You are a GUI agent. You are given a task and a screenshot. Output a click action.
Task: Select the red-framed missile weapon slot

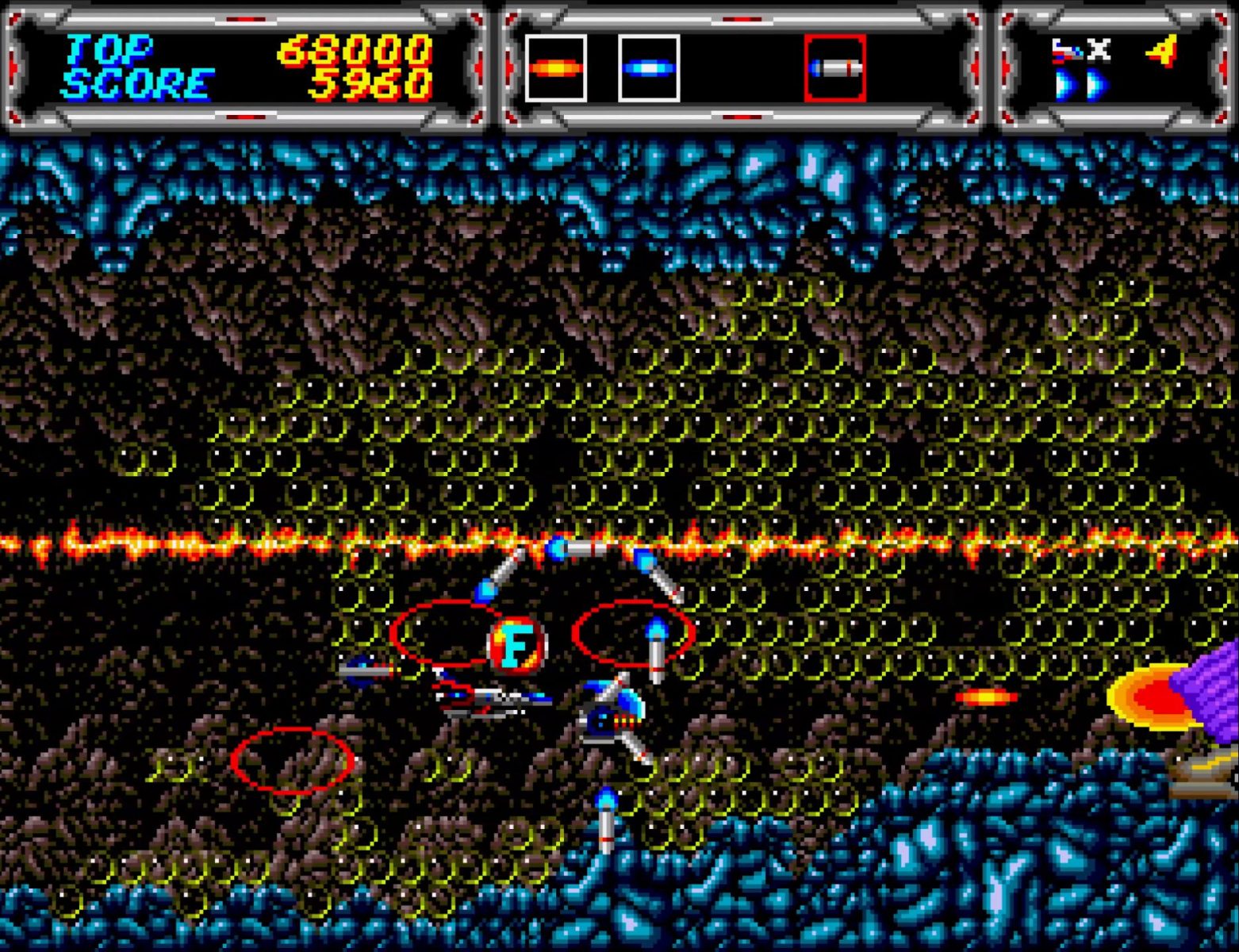point(834,68)
